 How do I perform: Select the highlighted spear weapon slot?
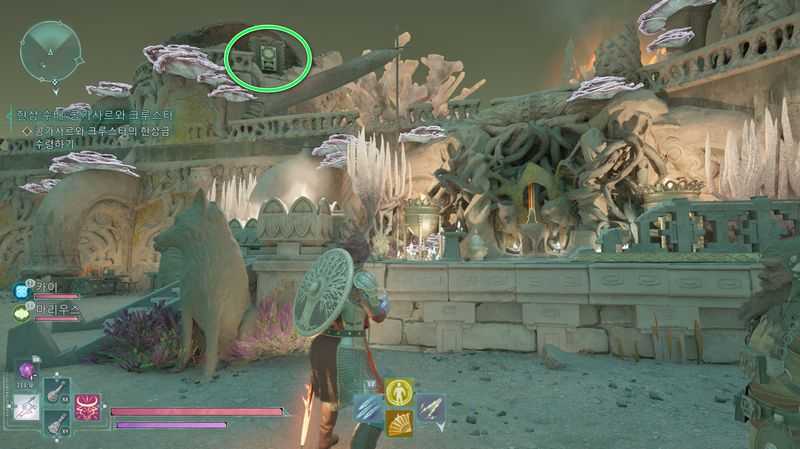pos(27,409)
